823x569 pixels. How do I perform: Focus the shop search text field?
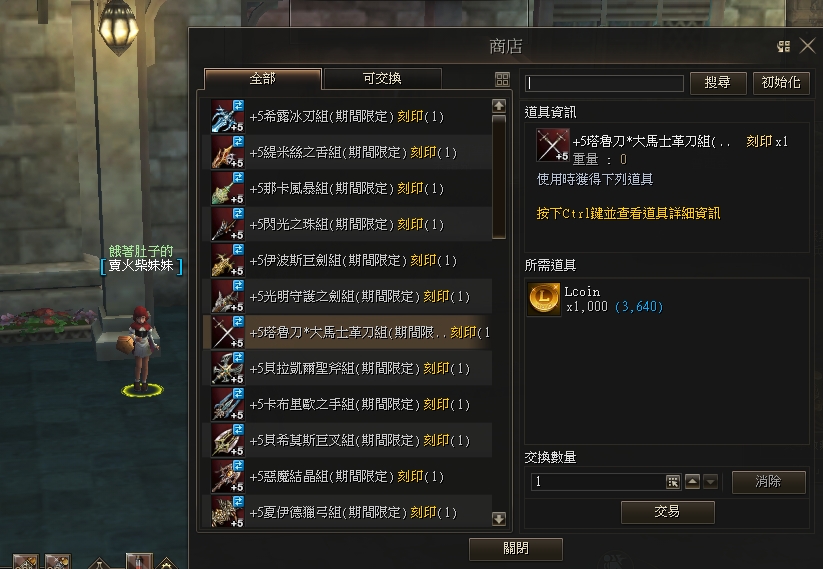(x=605, y=84)
